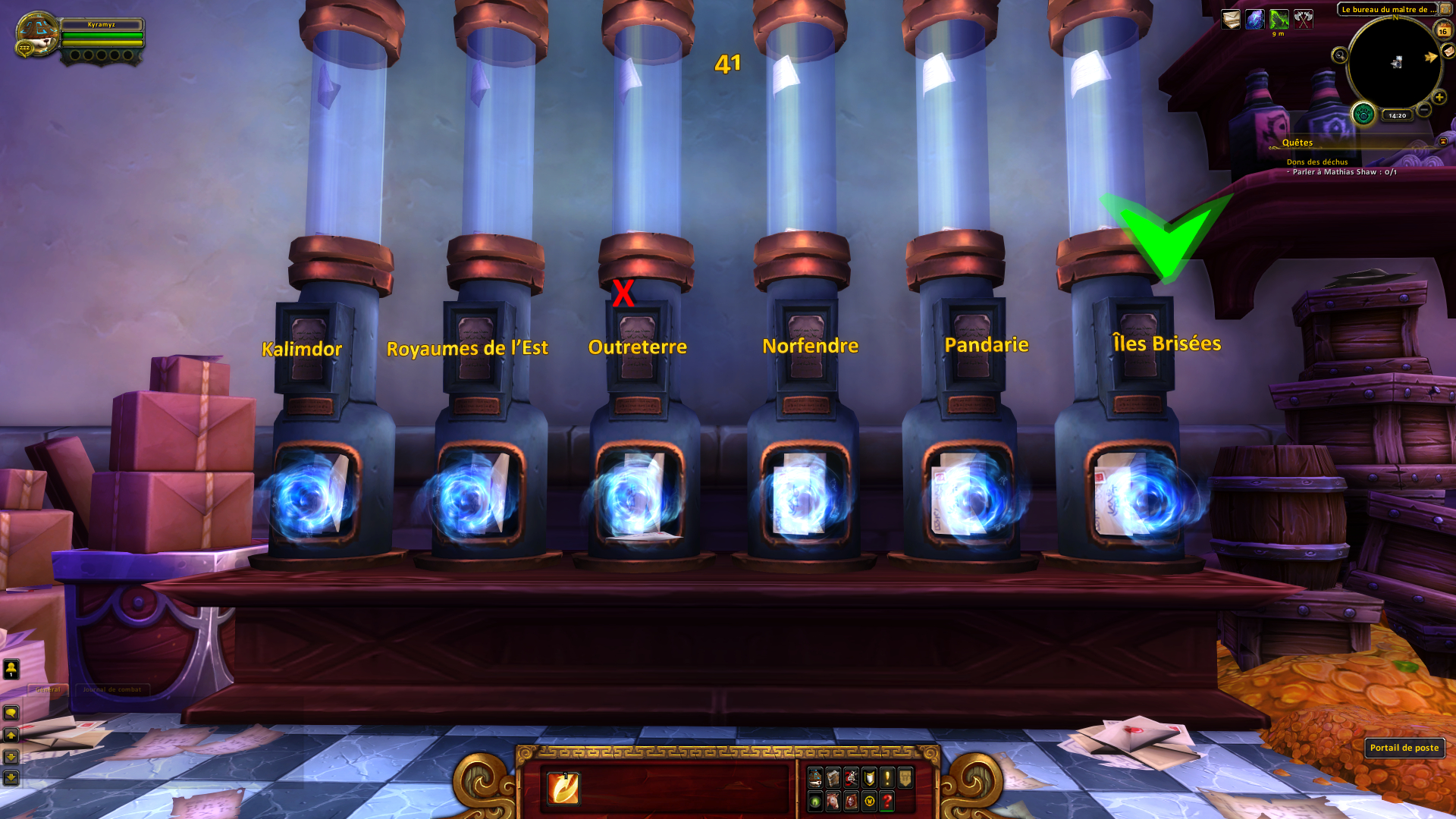Open the green paw button below the minimap
The height and width of the screenshot is (819, 1456).
(1363, 115)
